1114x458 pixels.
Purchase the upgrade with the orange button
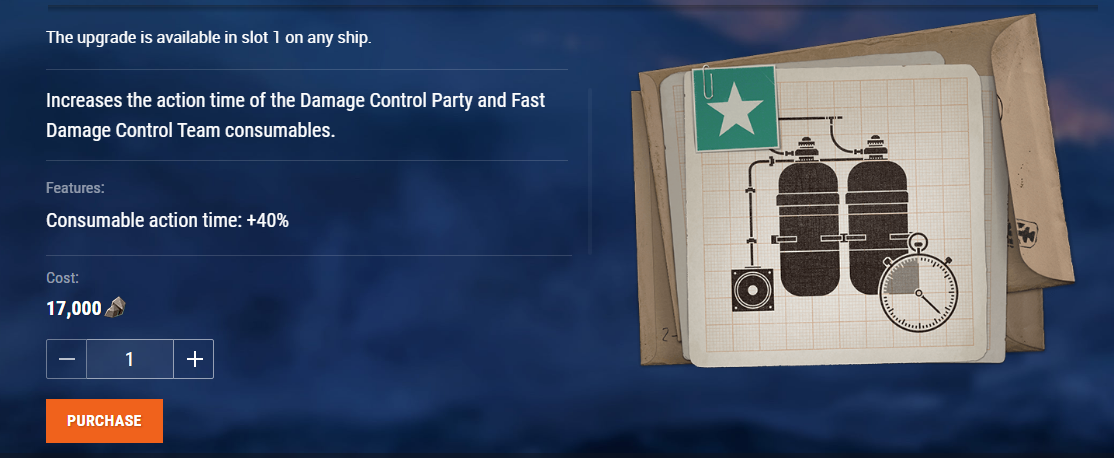tap(104, 421)
